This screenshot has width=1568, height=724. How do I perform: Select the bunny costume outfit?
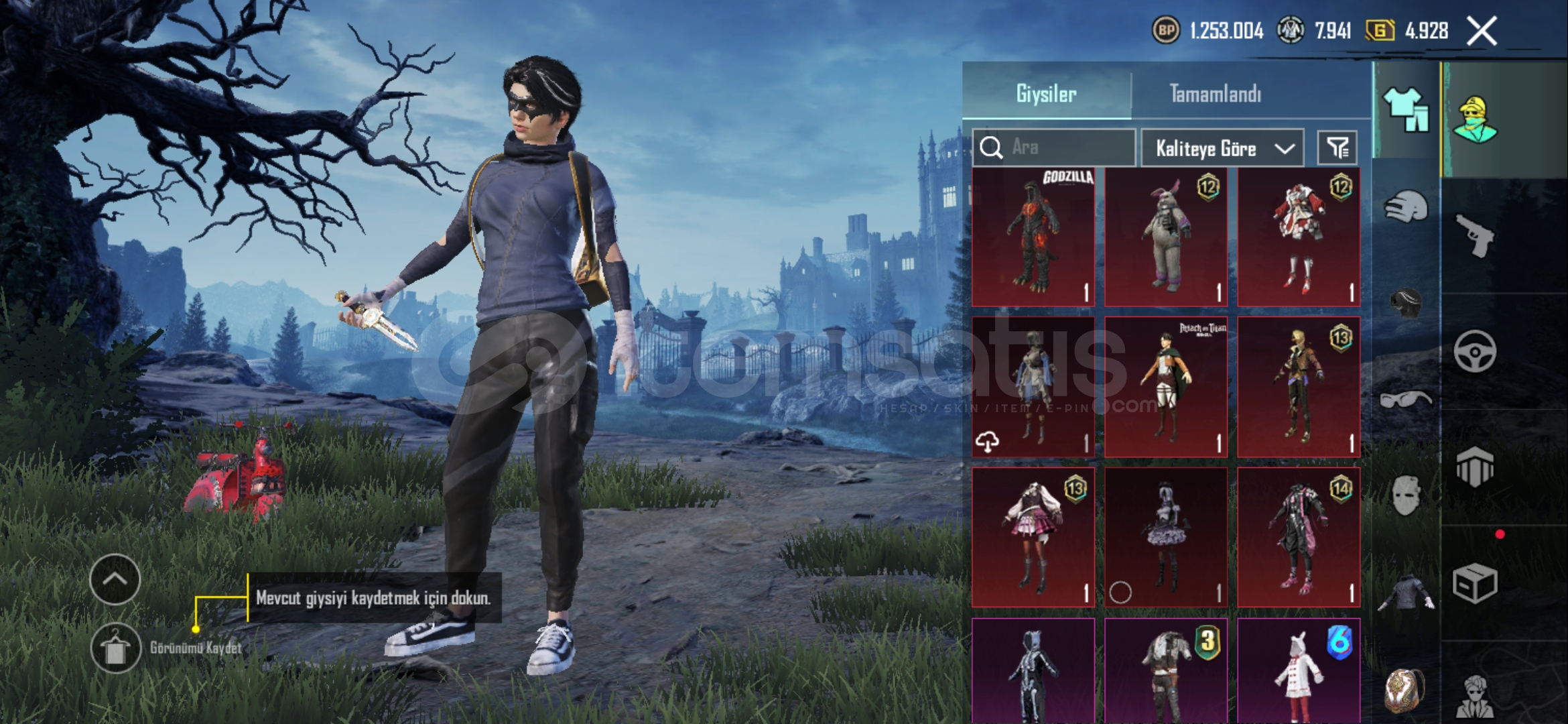1166,237
